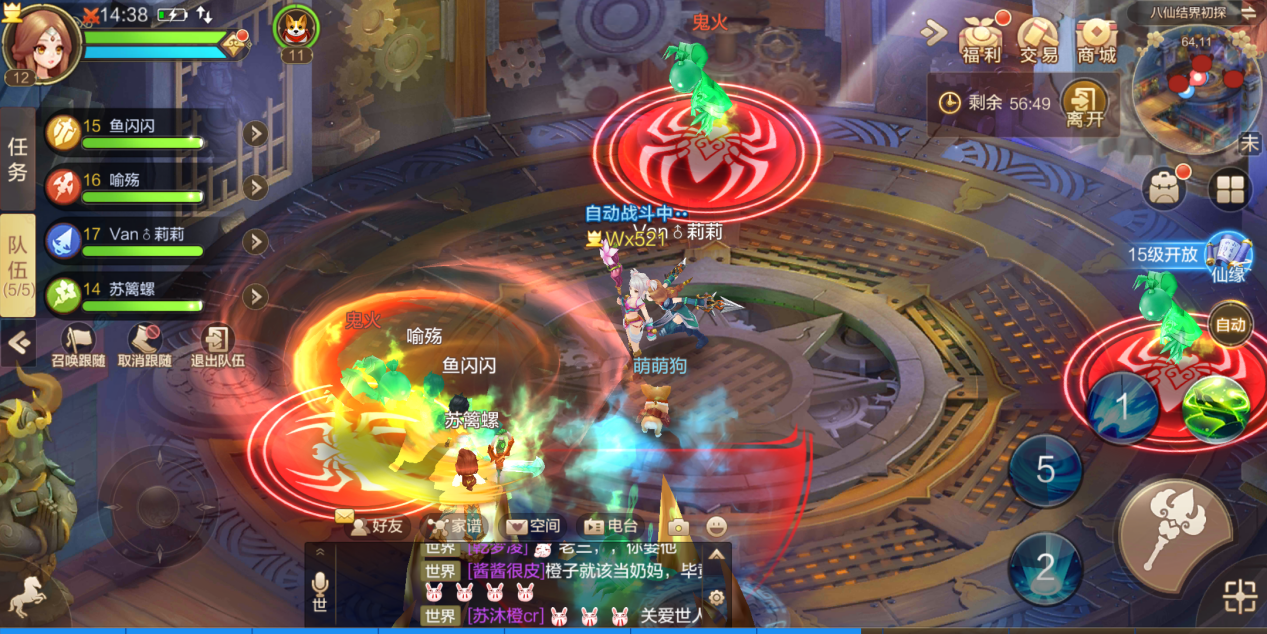Click 取消跟随 cancel follow button
Image resolution: width=1267 pixels, height=634 pixels.
[144, 346]
